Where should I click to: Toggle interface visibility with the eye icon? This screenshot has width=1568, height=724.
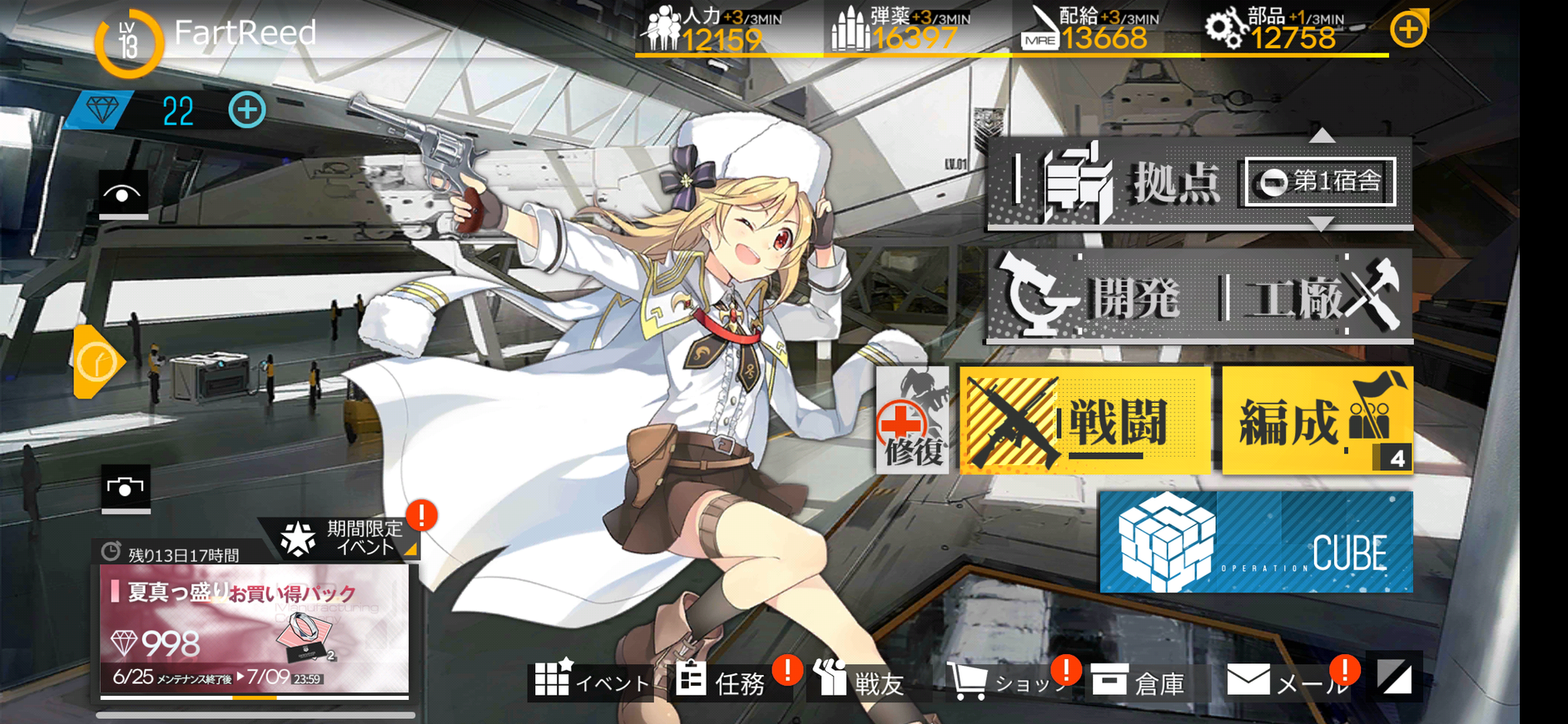(x=123, y=195)
